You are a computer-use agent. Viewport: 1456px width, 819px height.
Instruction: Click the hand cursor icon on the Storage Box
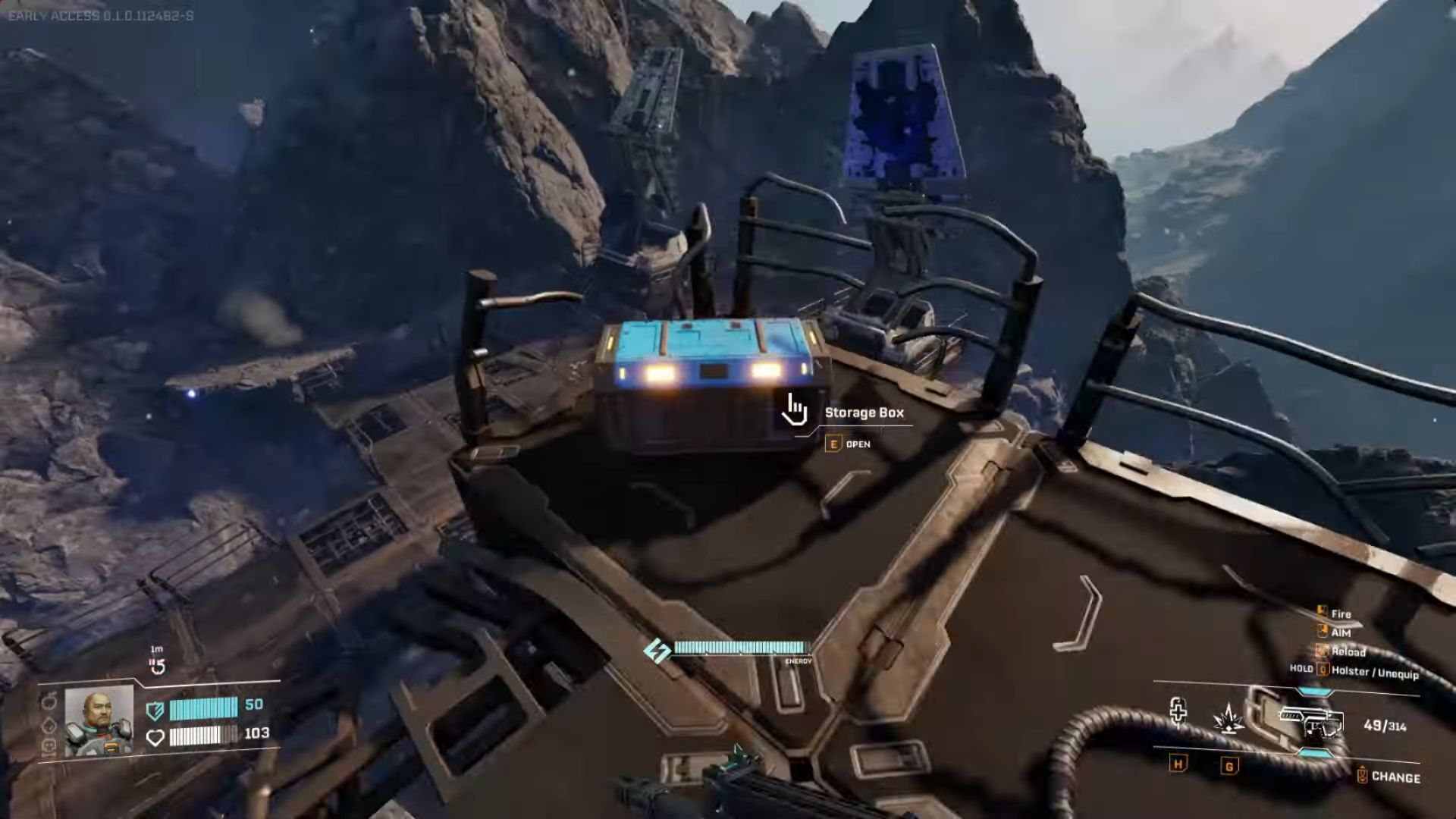(794, 410)
